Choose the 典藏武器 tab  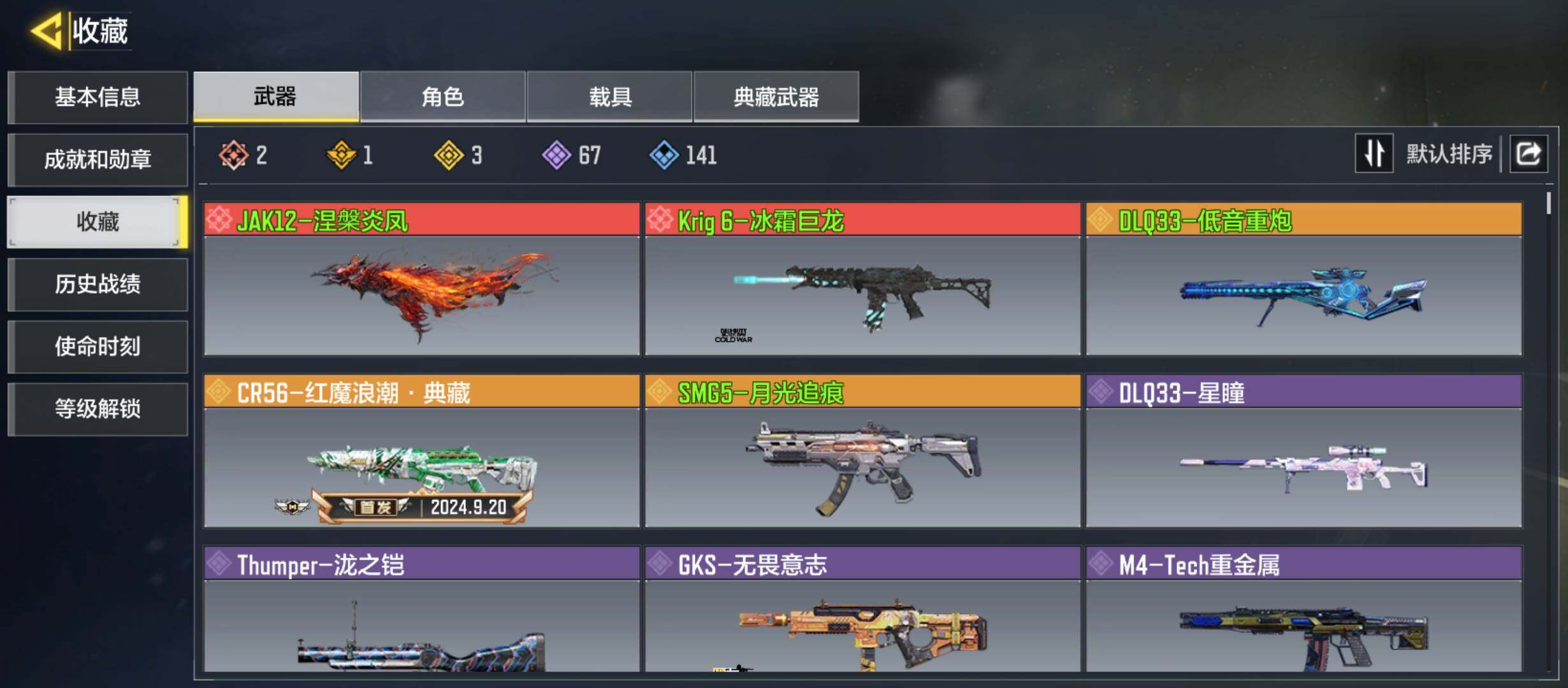click(776, 97)
